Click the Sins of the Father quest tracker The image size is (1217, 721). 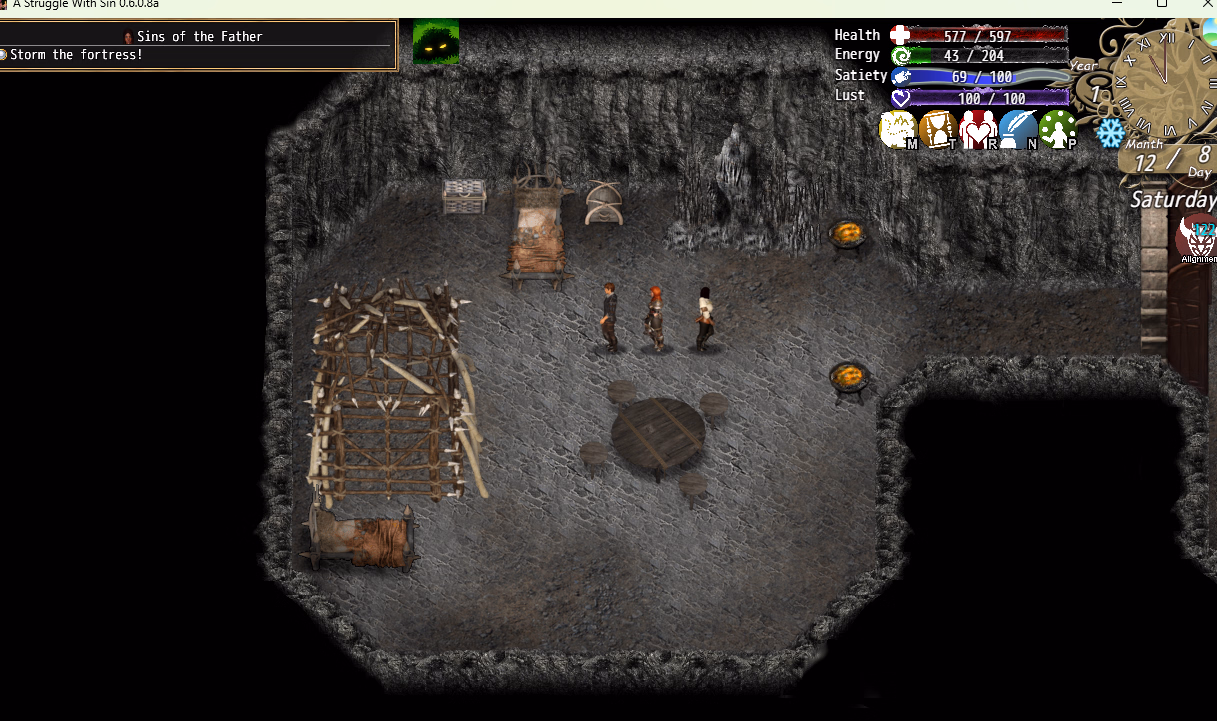(x=198, y=45)
